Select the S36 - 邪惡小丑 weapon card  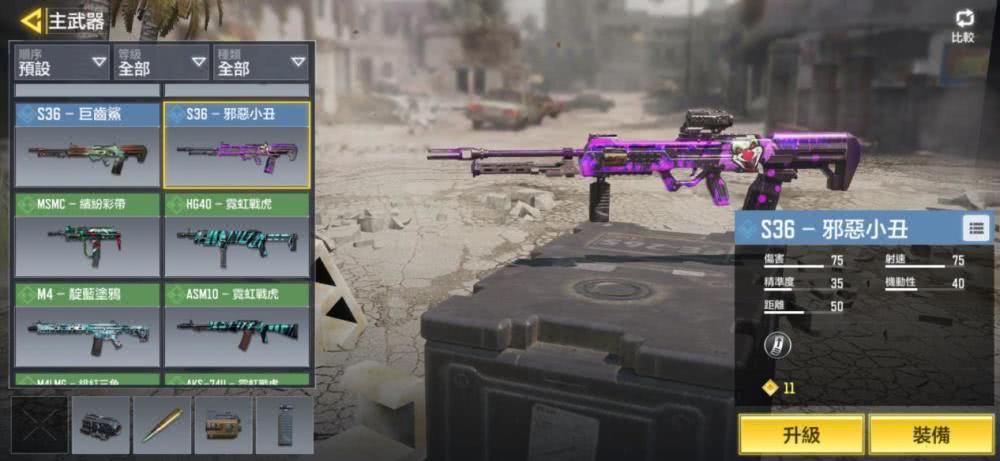(236, 145)
